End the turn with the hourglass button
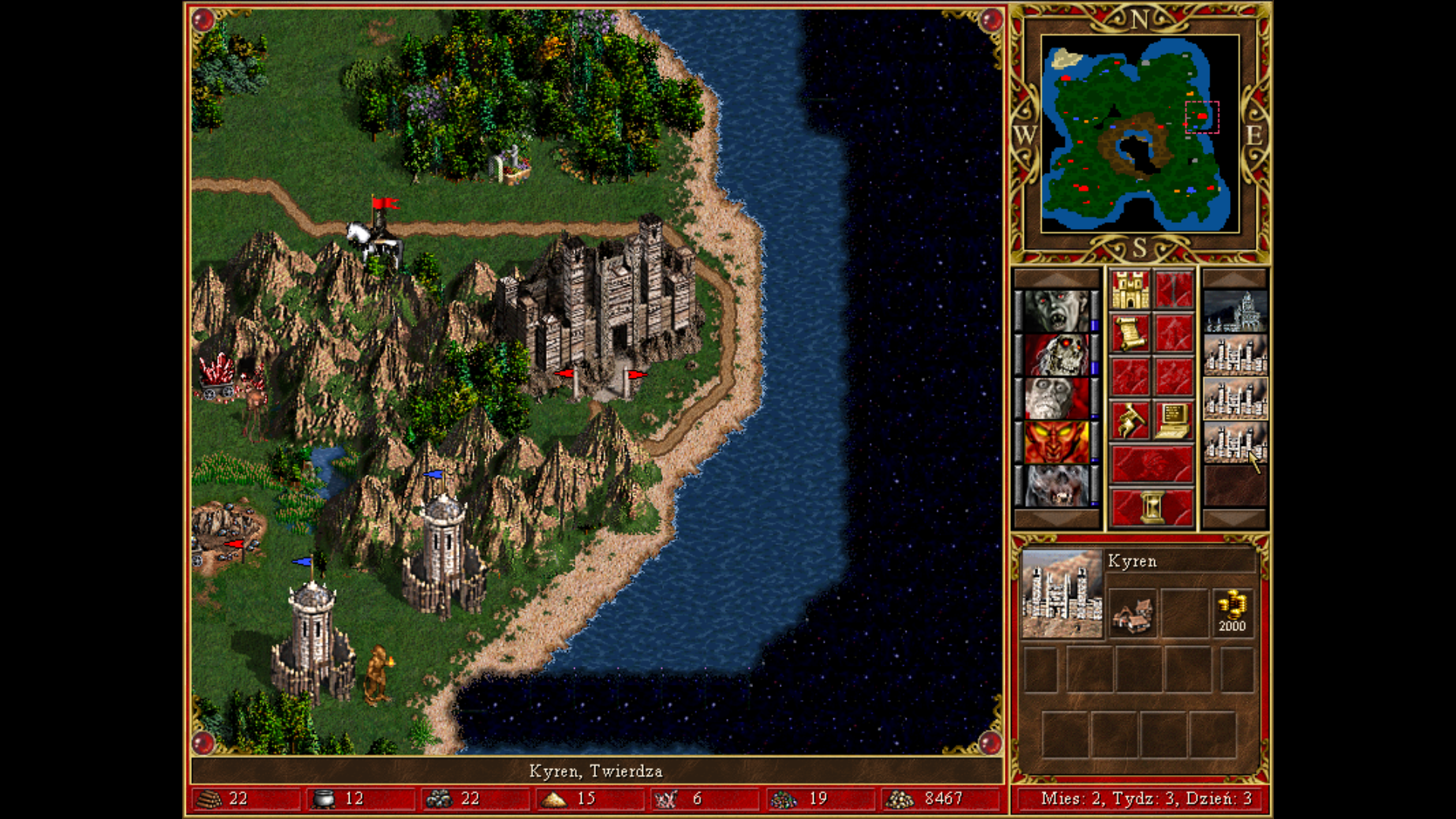This screenshot has width=1456, height=819. pos(1151,507)
